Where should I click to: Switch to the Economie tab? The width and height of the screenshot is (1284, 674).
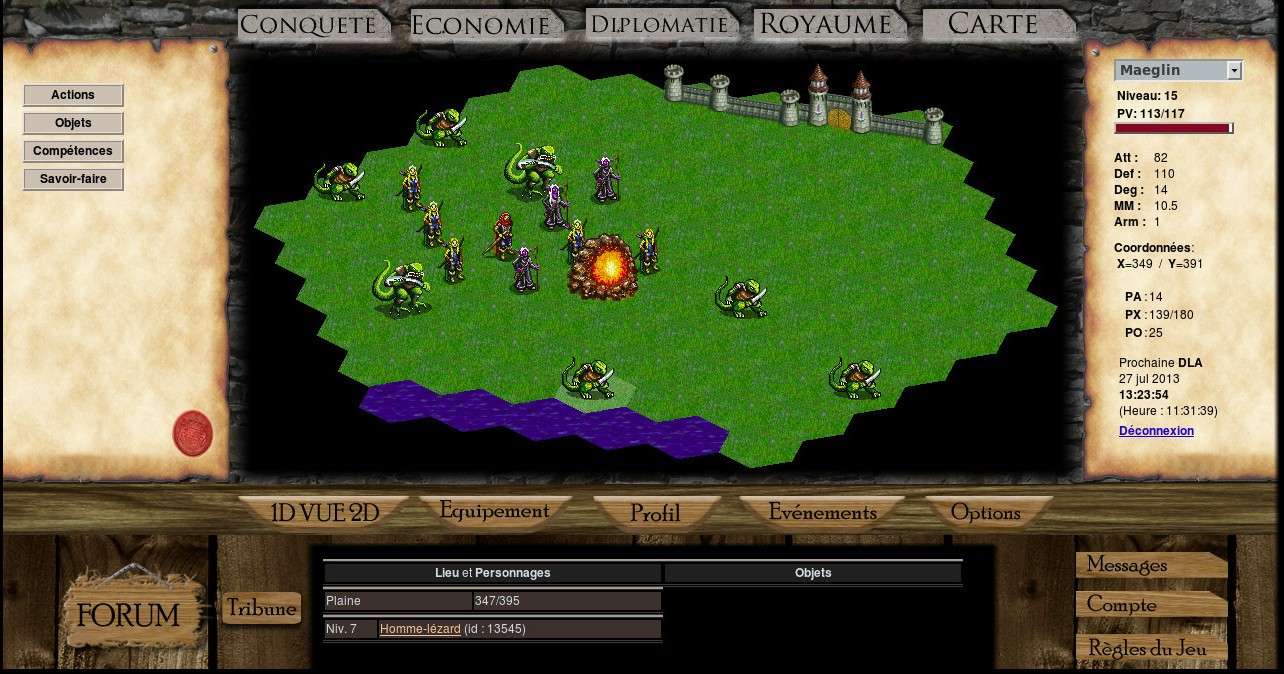(480, 25)
